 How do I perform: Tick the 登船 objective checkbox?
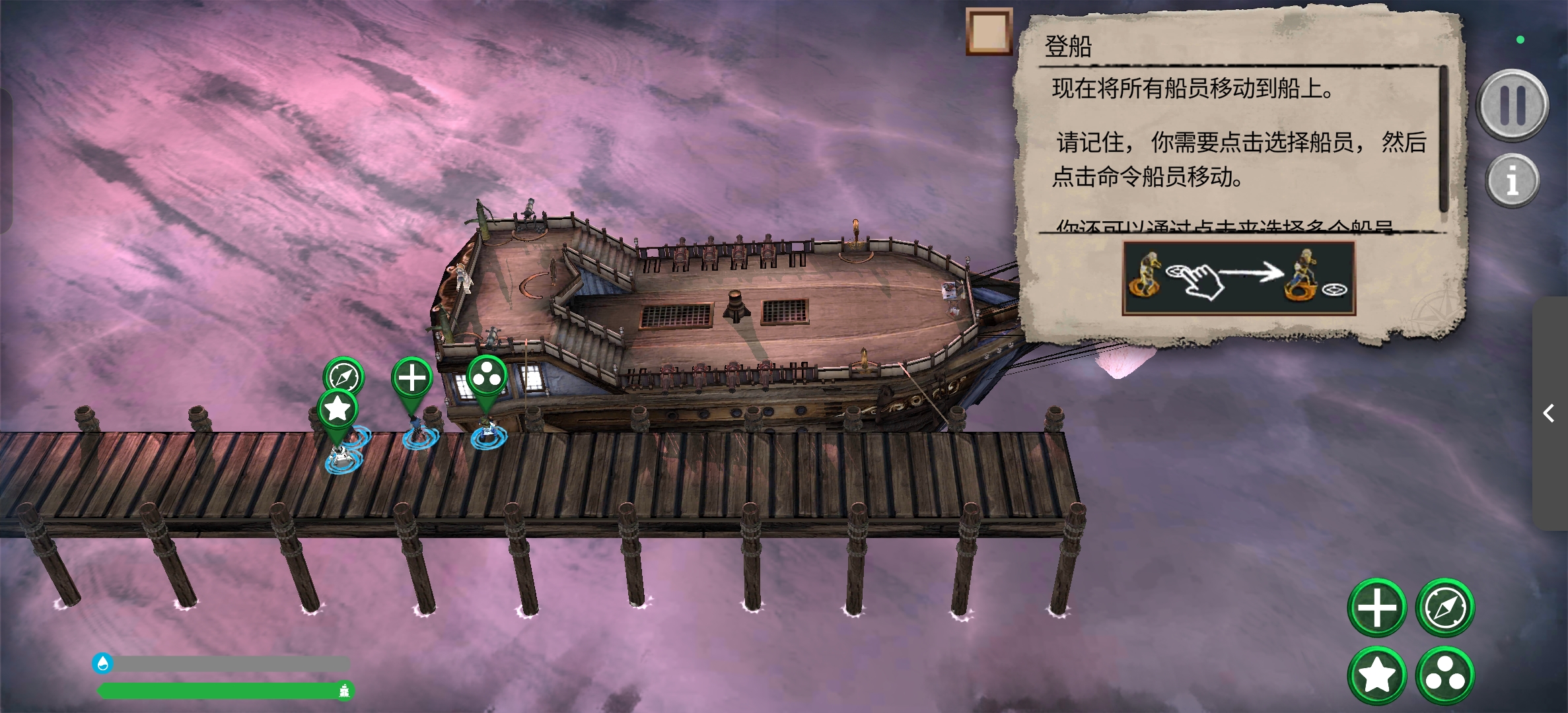point(989,32)
